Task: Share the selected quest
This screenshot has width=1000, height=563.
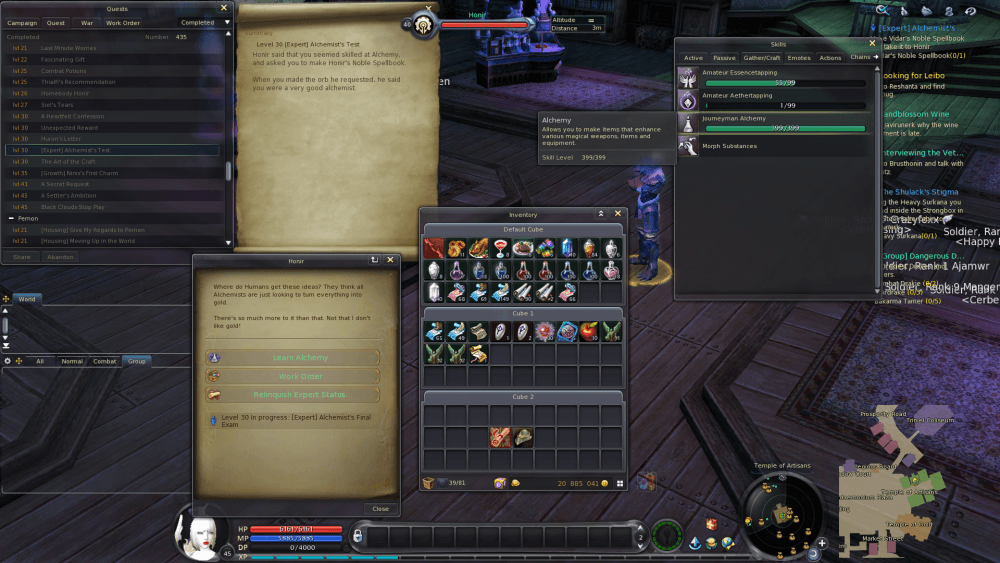Action: pyautogui.click(x=21, y=257)
